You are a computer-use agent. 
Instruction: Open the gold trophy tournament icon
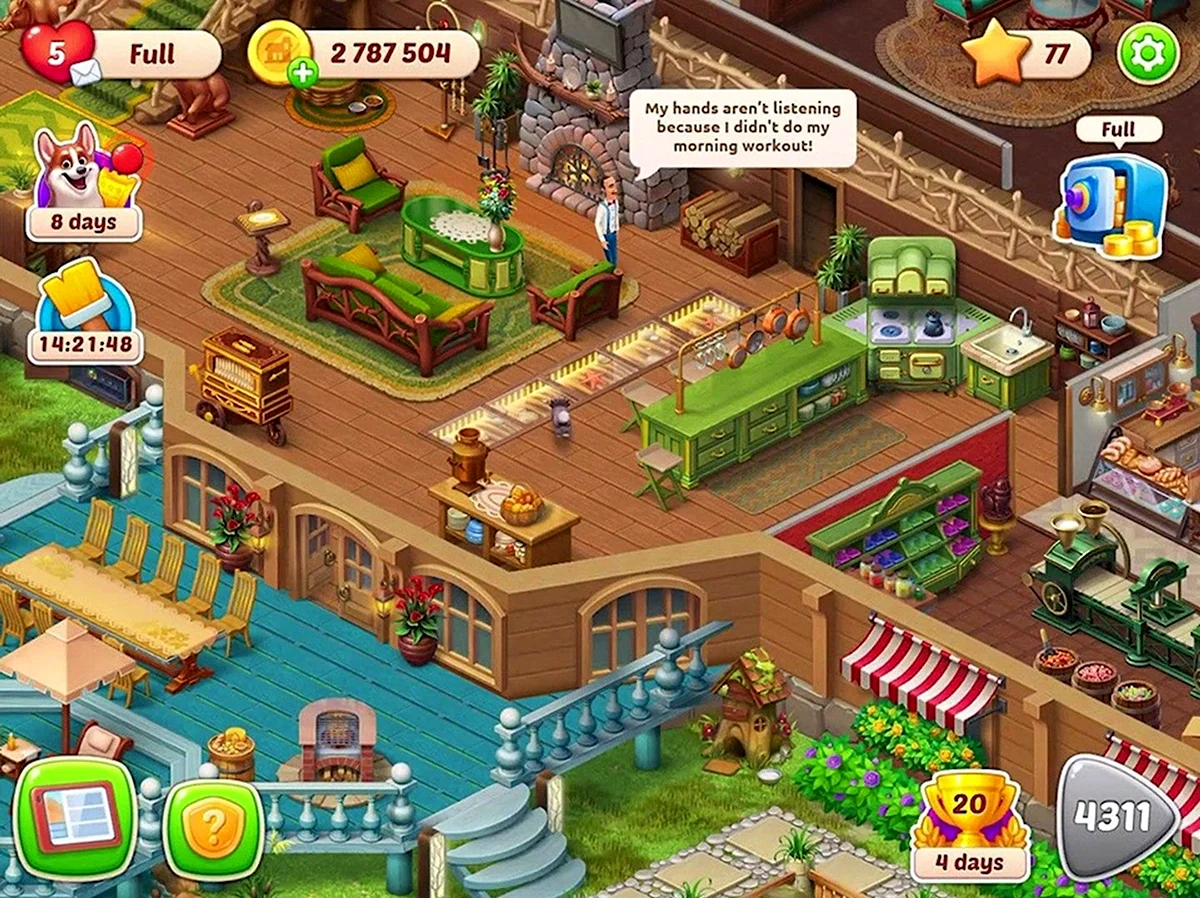pyautogui.click(x=969, y=823)
